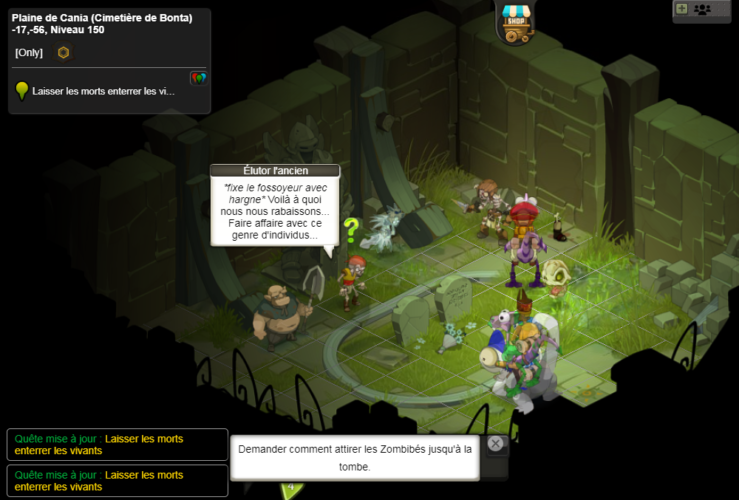The image size is (739, 500).
Task: Select the tracked quest "Laisser les morts enterrer les vi..."
Action: pos(103,91)
